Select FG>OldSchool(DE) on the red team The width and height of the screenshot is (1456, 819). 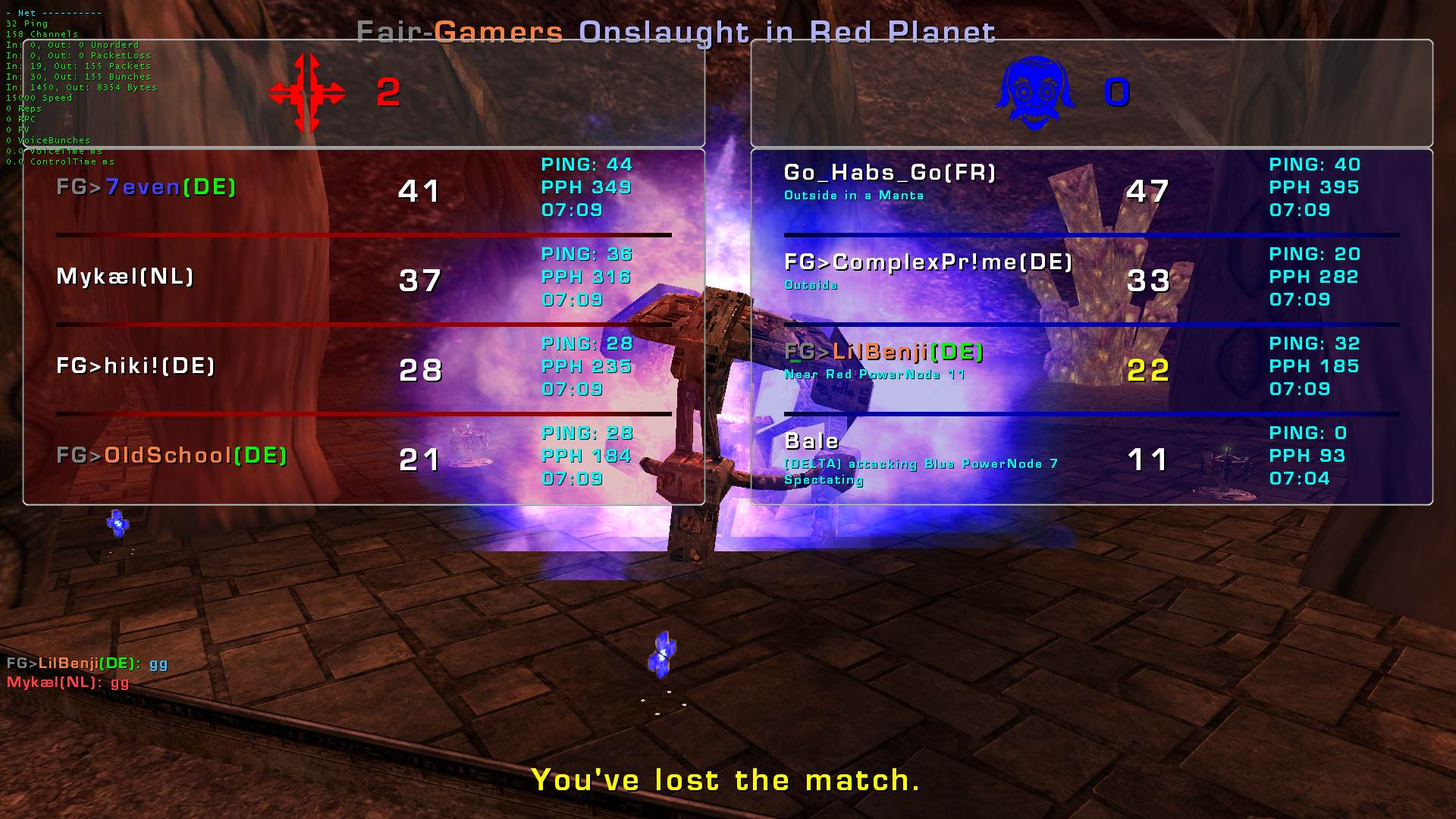point(172,456)
